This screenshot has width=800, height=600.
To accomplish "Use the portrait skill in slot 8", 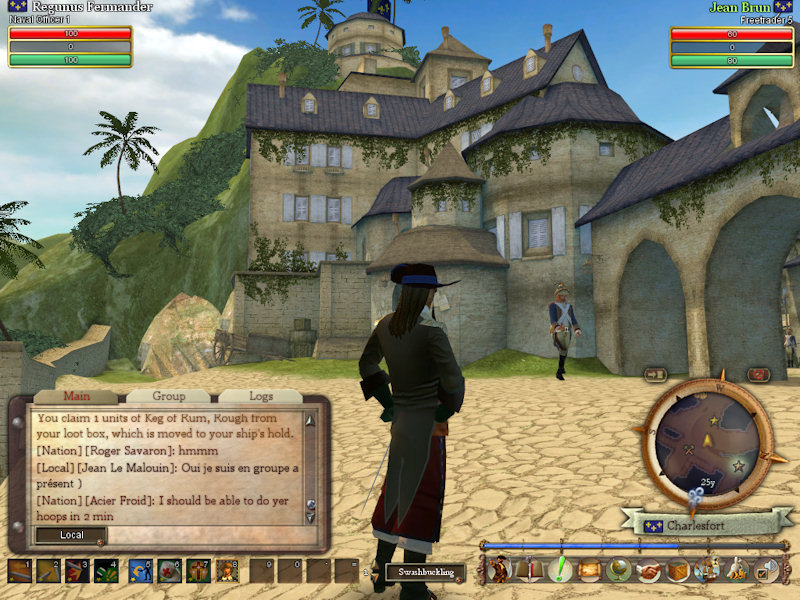I will coord(228,571).
